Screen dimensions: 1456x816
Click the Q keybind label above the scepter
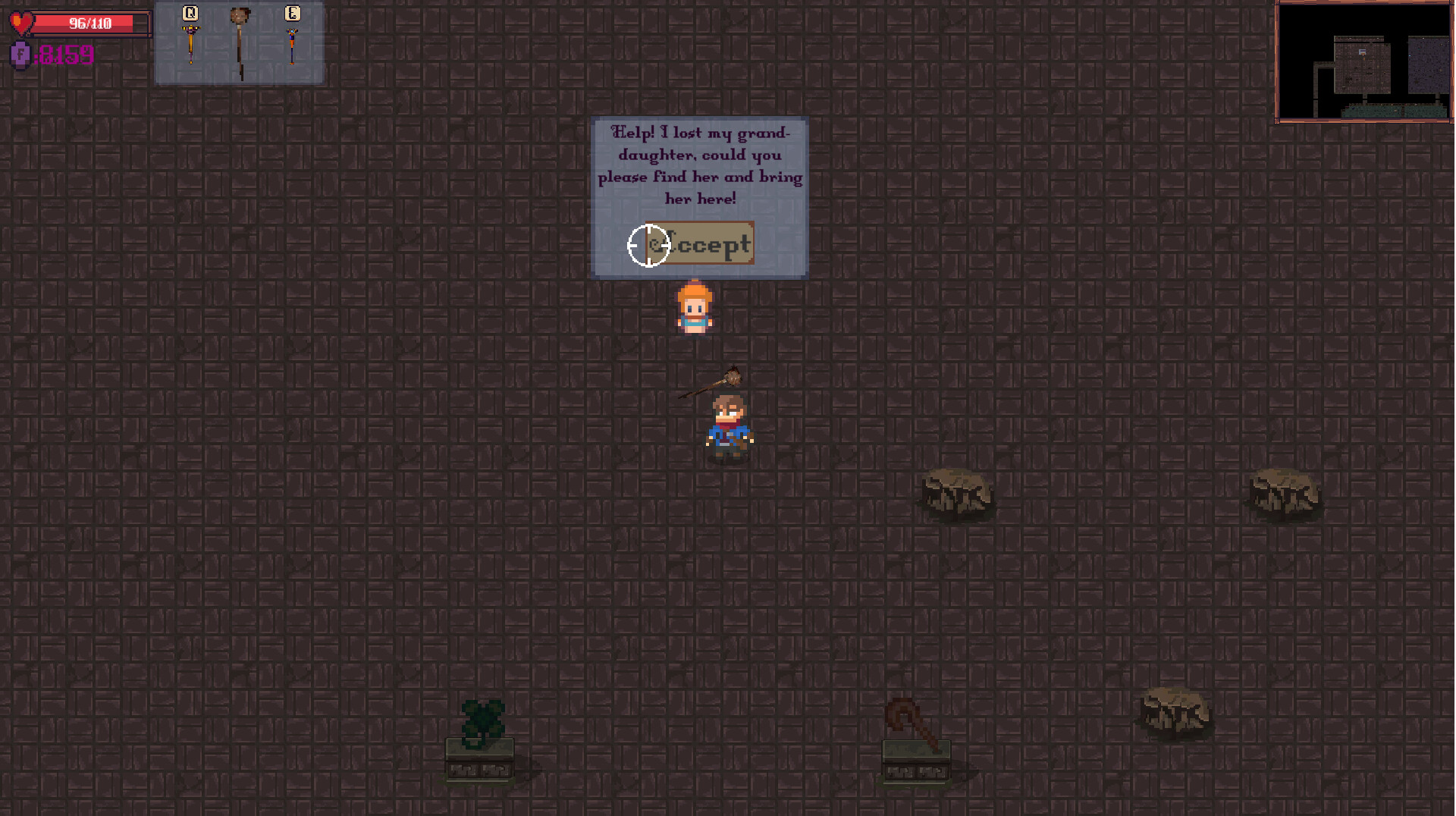point(190,13)
